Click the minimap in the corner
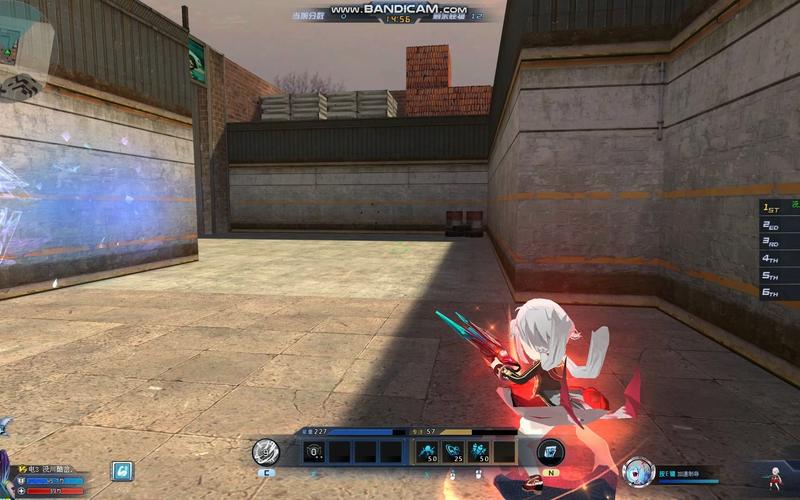800x500 pixels. coord(22,45)
